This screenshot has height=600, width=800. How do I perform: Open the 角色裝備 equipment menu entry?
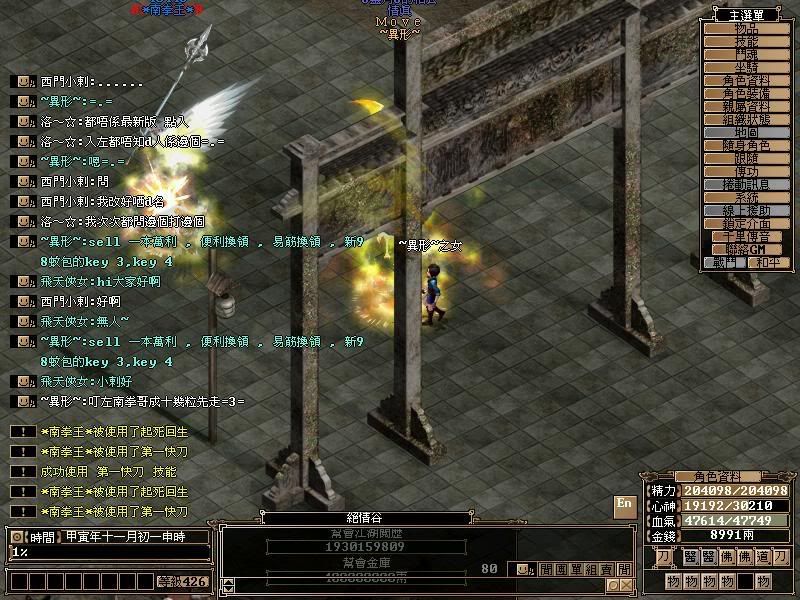(747, 93)
